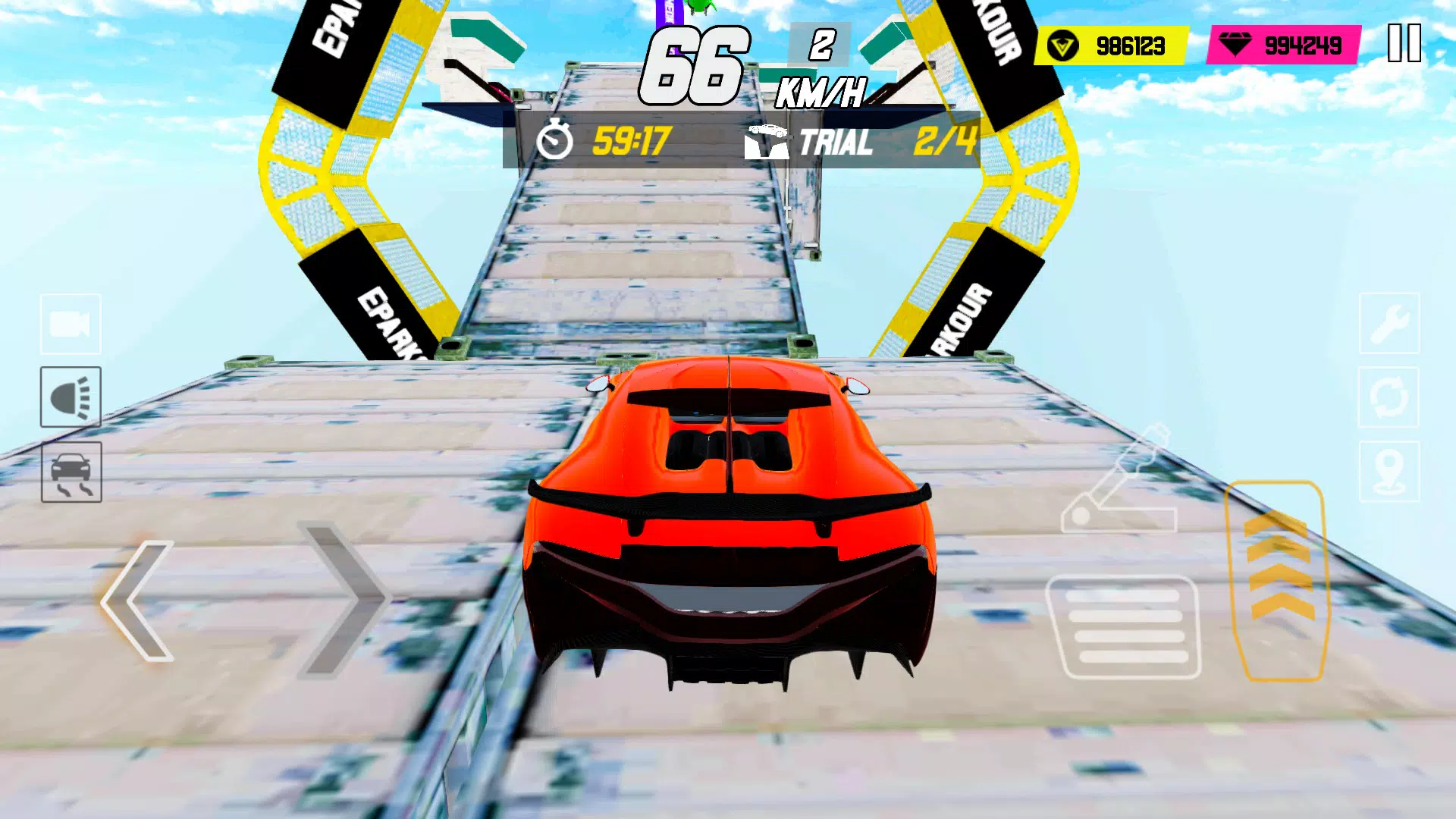The image size is (1456, 819).
Task: Open the location pin checkpoint icon
Action: point(1389,470)
